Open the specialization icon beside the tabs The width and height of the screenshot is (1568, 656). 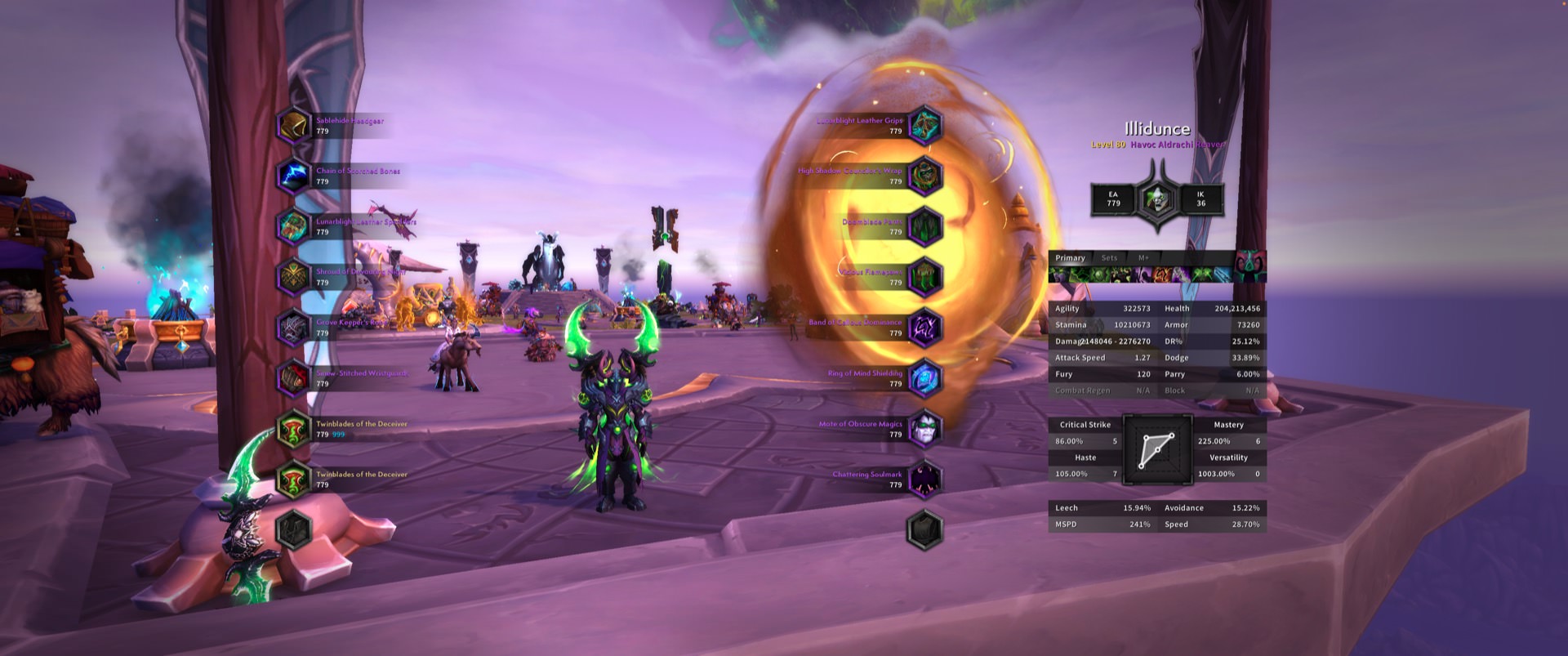coord(1249,266)
